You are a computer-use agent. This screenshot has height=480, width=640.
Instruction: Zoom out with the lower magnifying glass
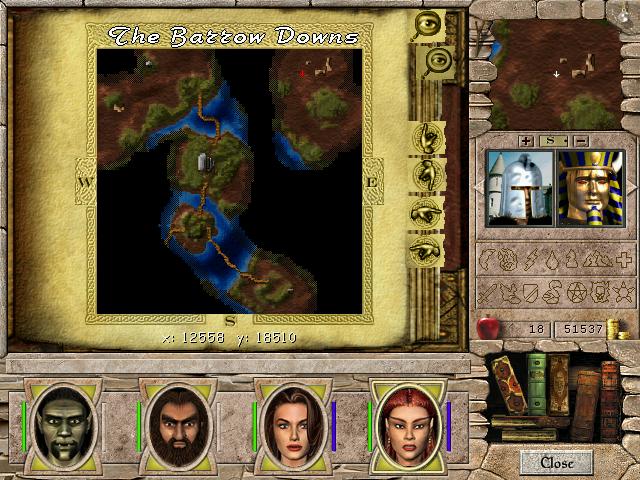[x=431, y=63]
